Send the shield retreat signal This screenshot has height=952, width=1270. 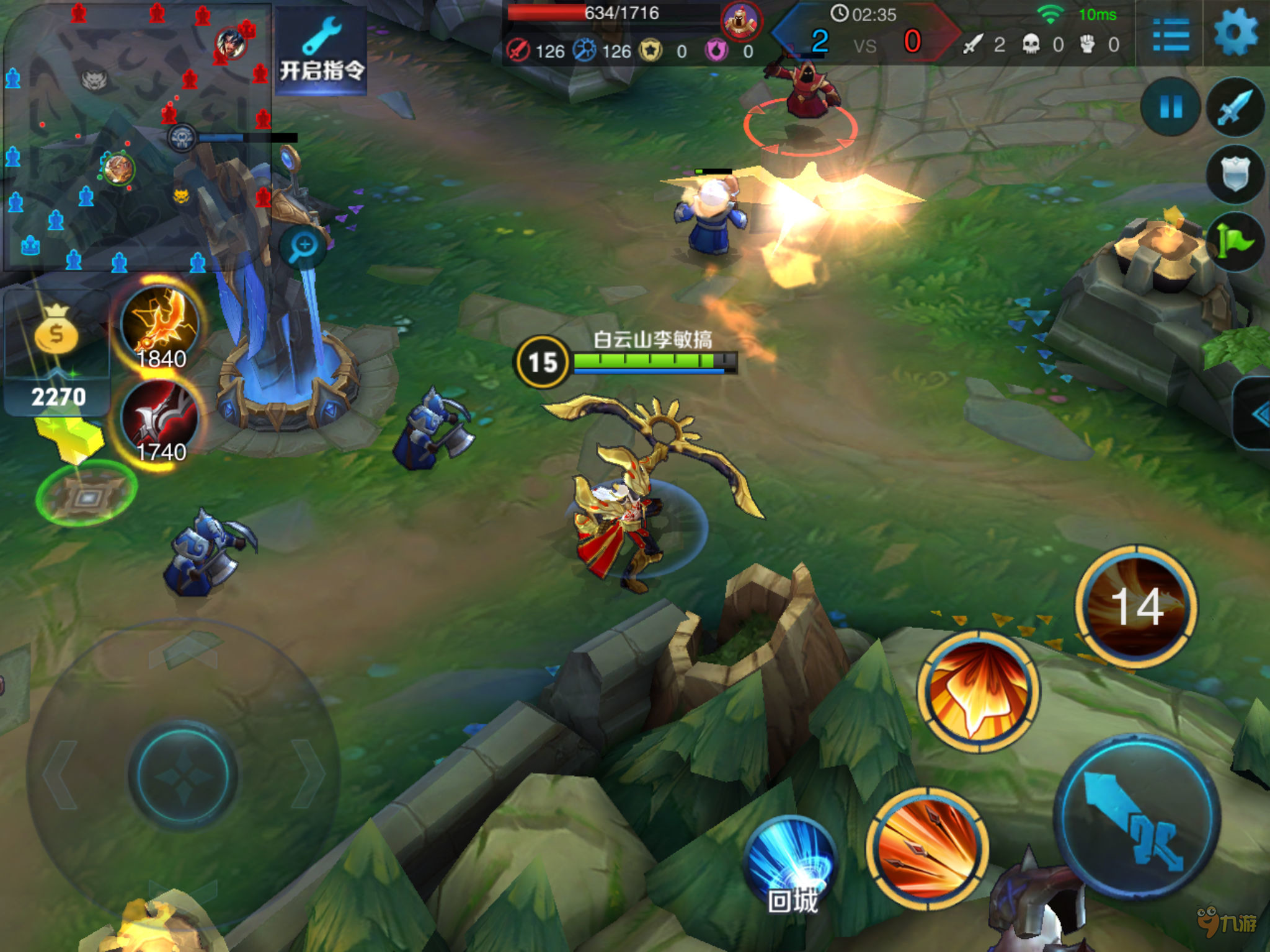1235,174
